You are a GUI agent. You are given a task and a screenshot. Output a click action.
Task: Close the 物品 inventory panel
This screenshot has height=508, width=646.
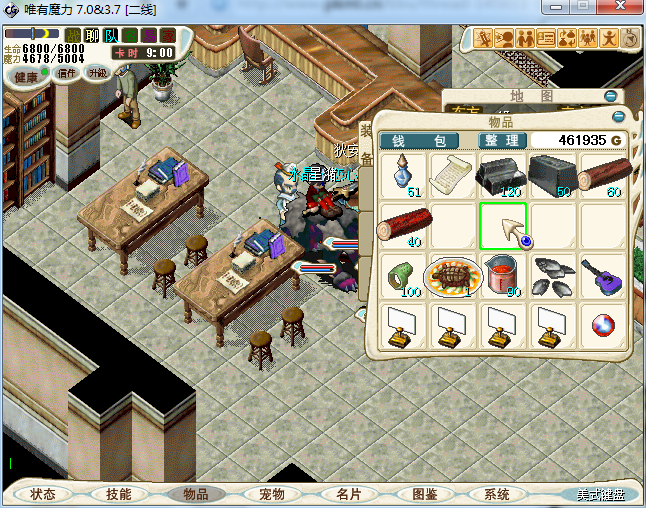click(x=618, y=116)
